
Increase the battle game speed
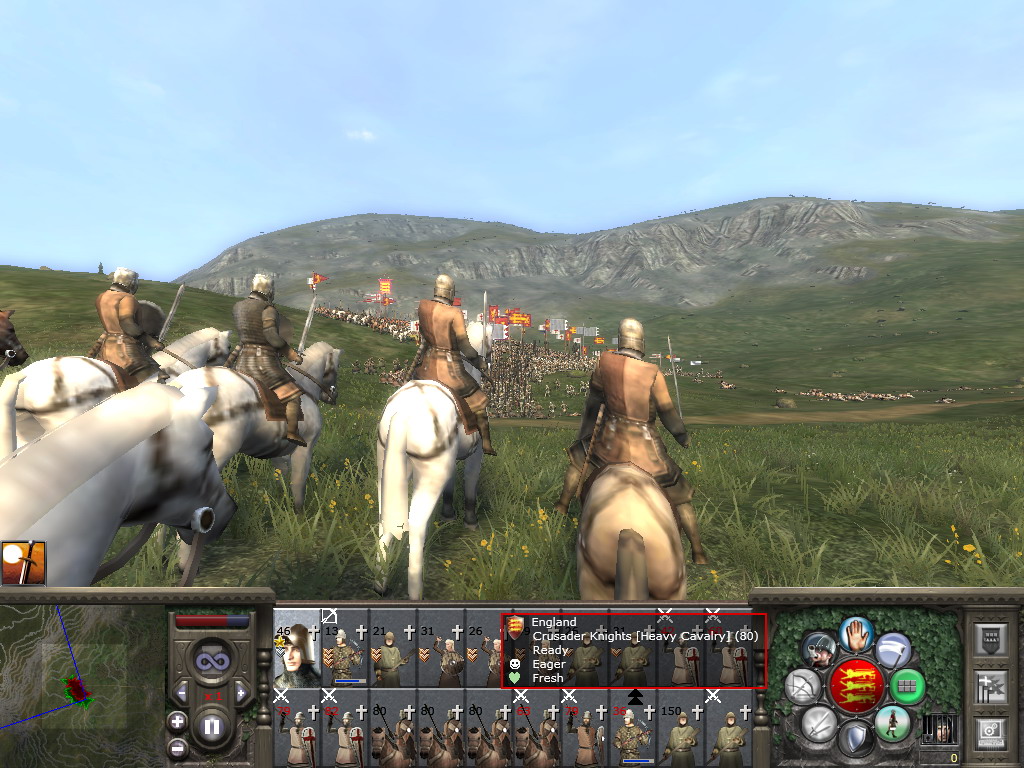point(241,692)
